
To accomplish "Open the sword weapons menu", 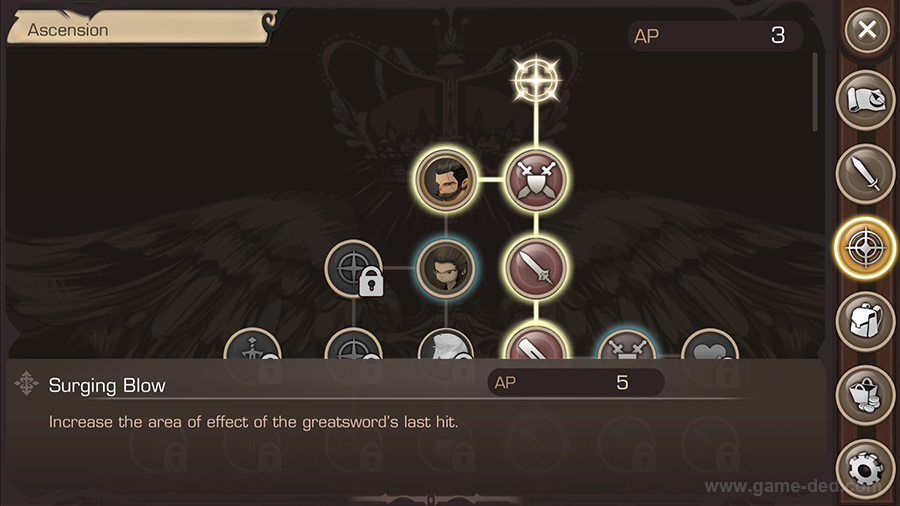I will point(865,174).
